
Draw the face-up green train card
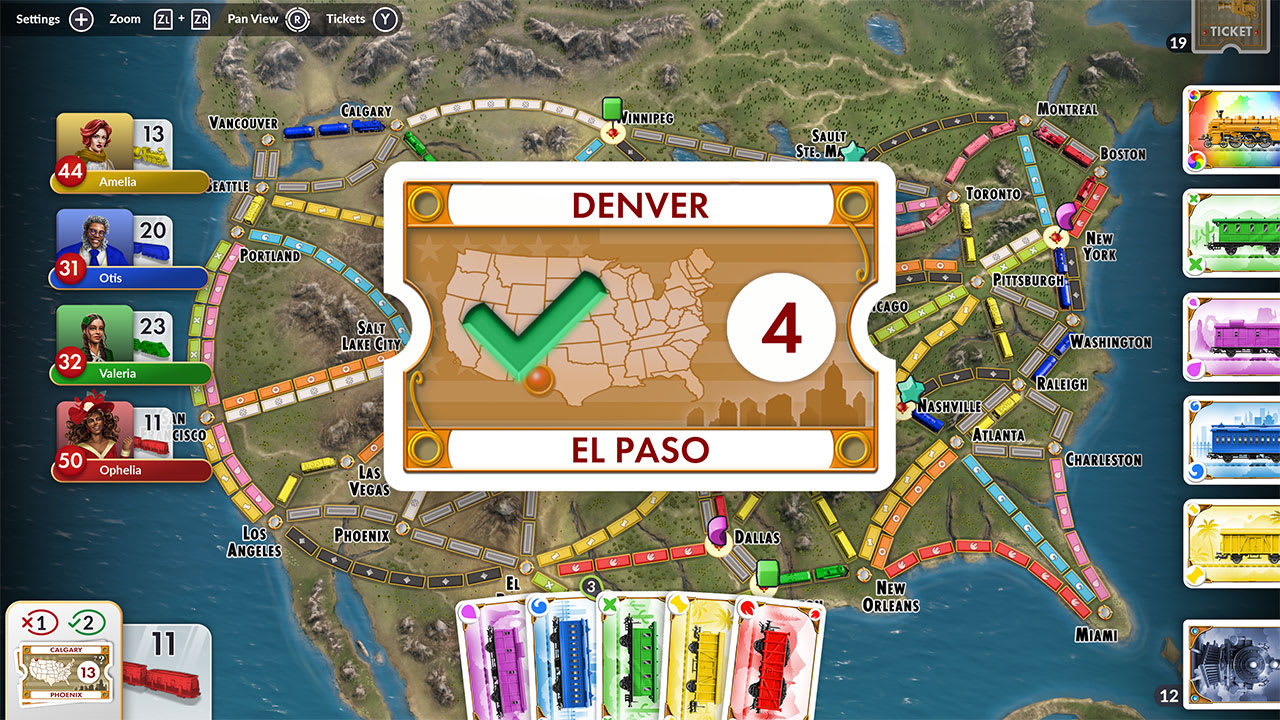[1229, 232]
